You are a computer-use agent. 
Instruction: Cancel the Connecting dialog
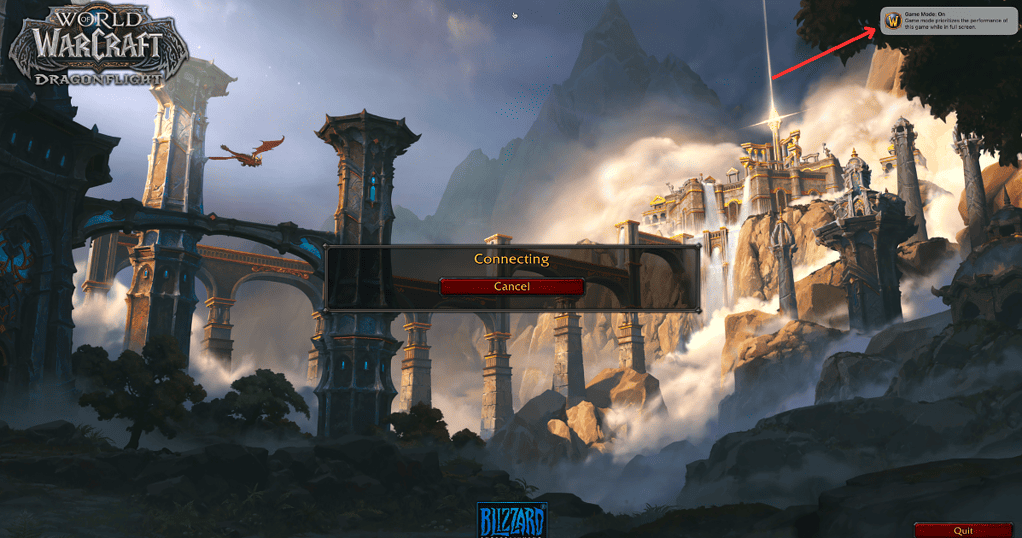[511, 286]
